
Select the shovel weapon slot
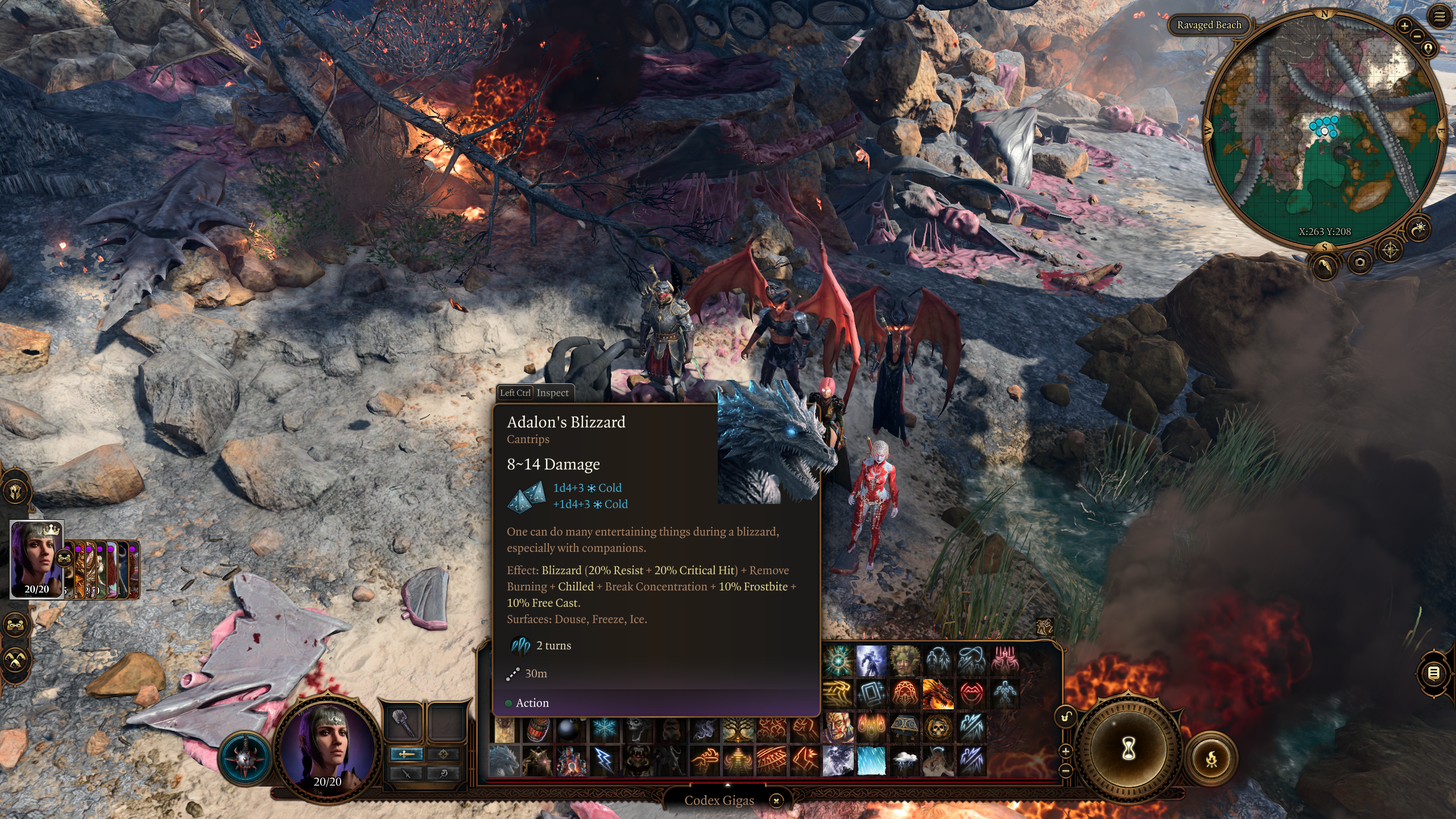[x=403, y=722]
